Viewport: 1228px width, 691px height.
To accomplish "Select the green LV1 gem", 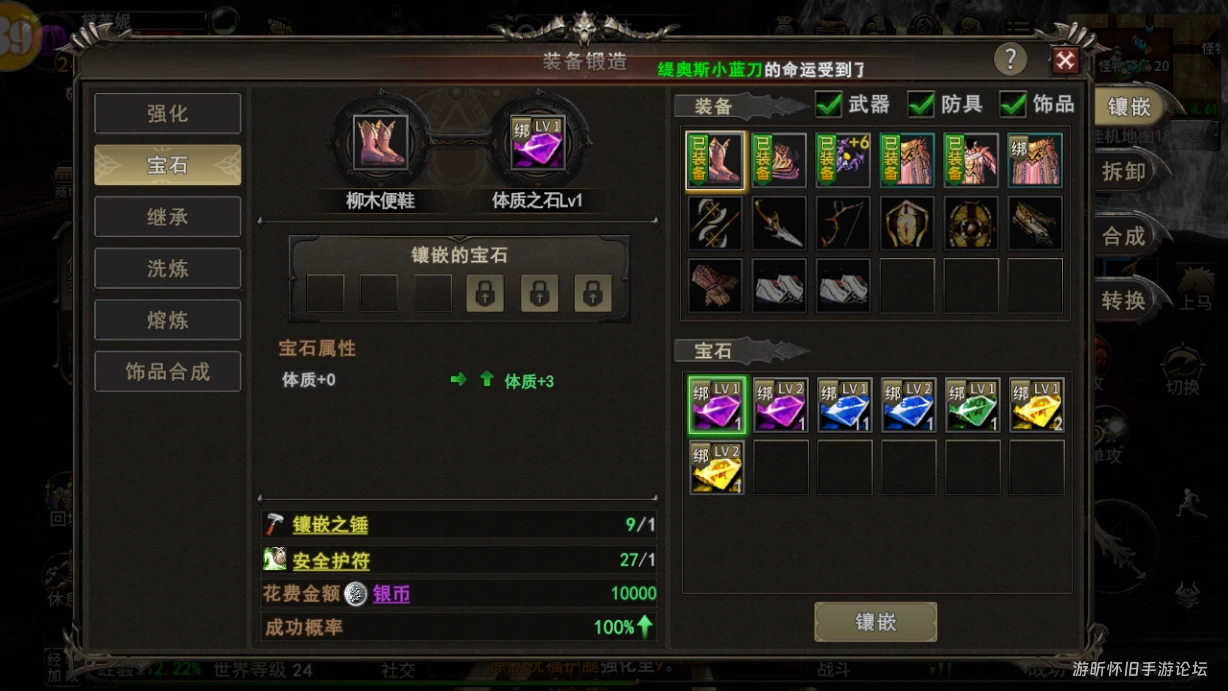I will click(972, 405).
